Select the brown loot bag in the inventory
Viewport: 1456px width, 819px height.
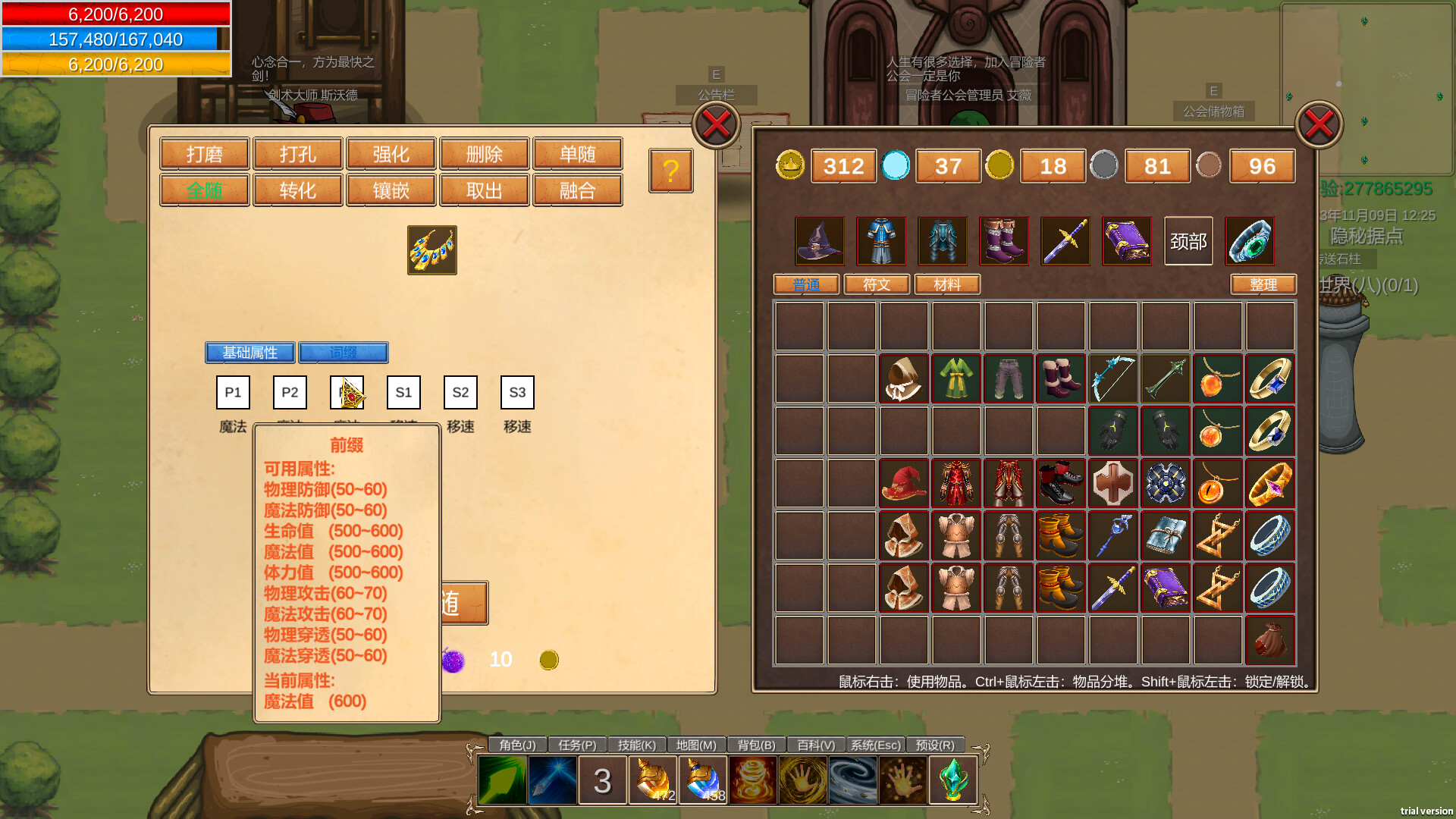tap(1270, 640)
